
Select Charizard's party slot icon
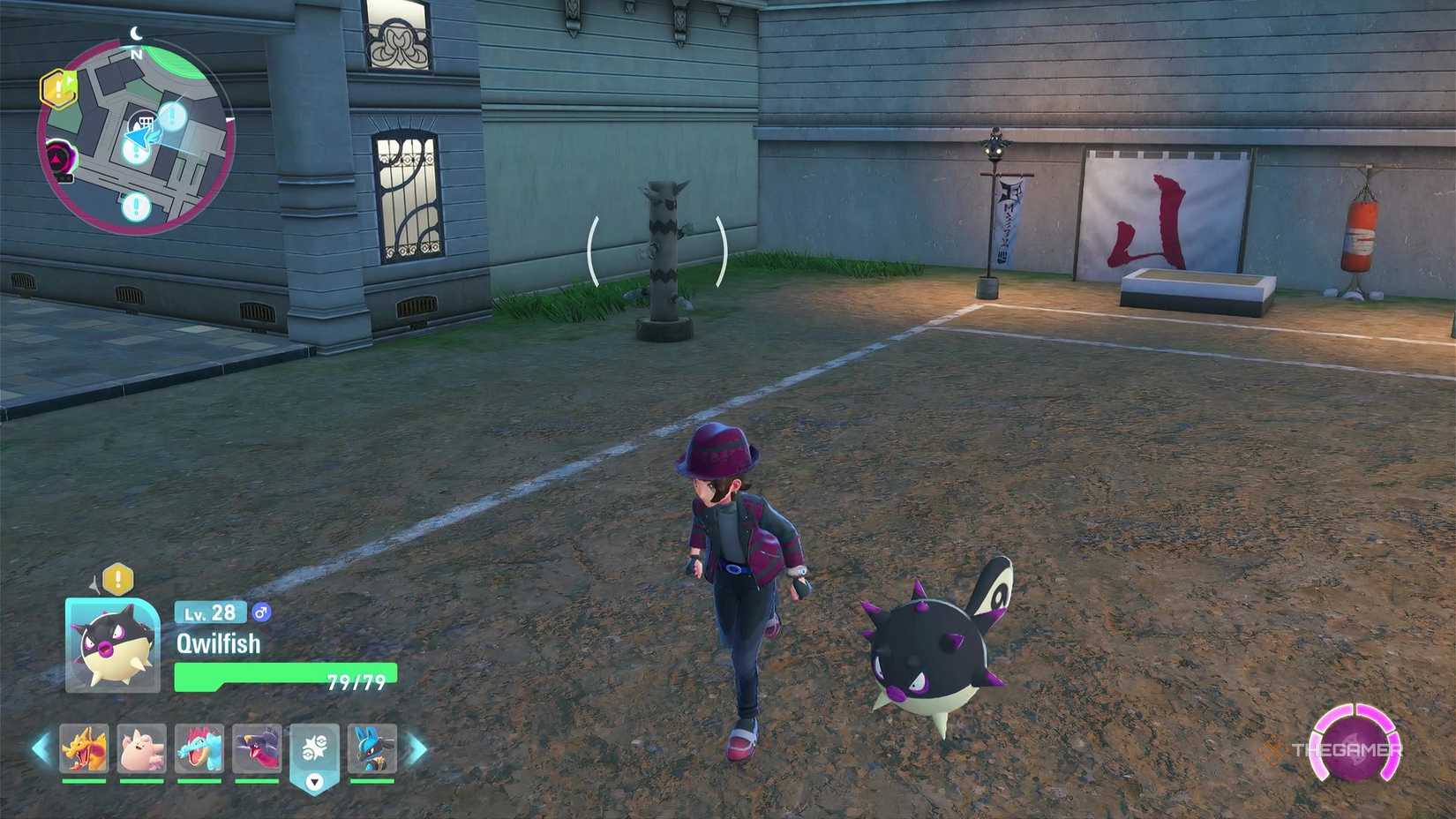coord(84,749)
